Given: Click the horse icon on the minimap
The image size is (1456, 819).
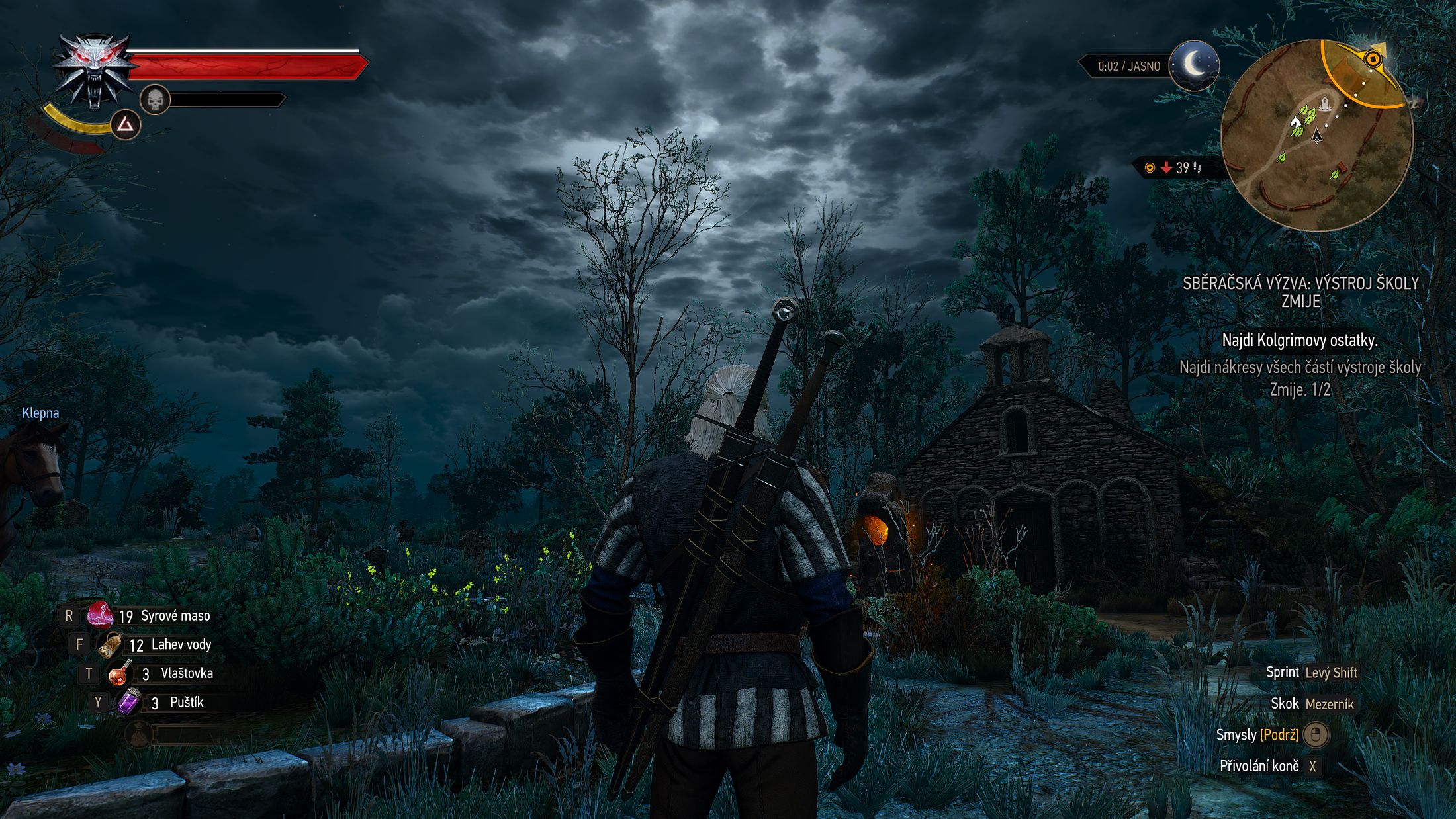Looking at the screenshot, I should (x=1295, y=122).
